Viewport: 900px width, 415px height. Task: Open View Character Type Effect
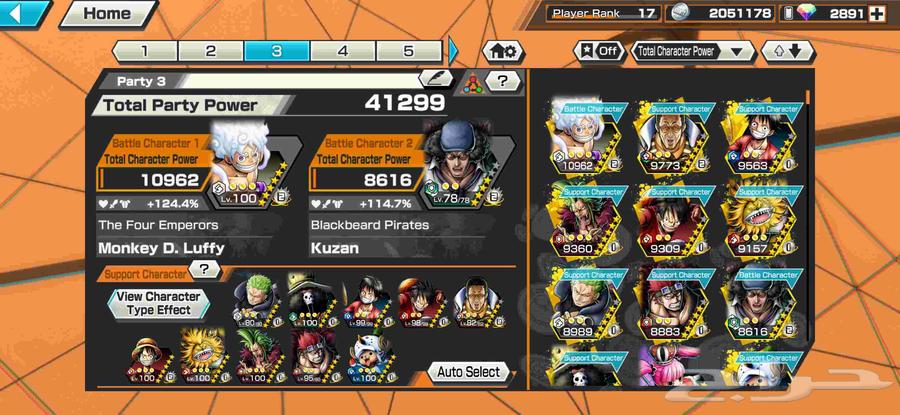pos(158,303)
